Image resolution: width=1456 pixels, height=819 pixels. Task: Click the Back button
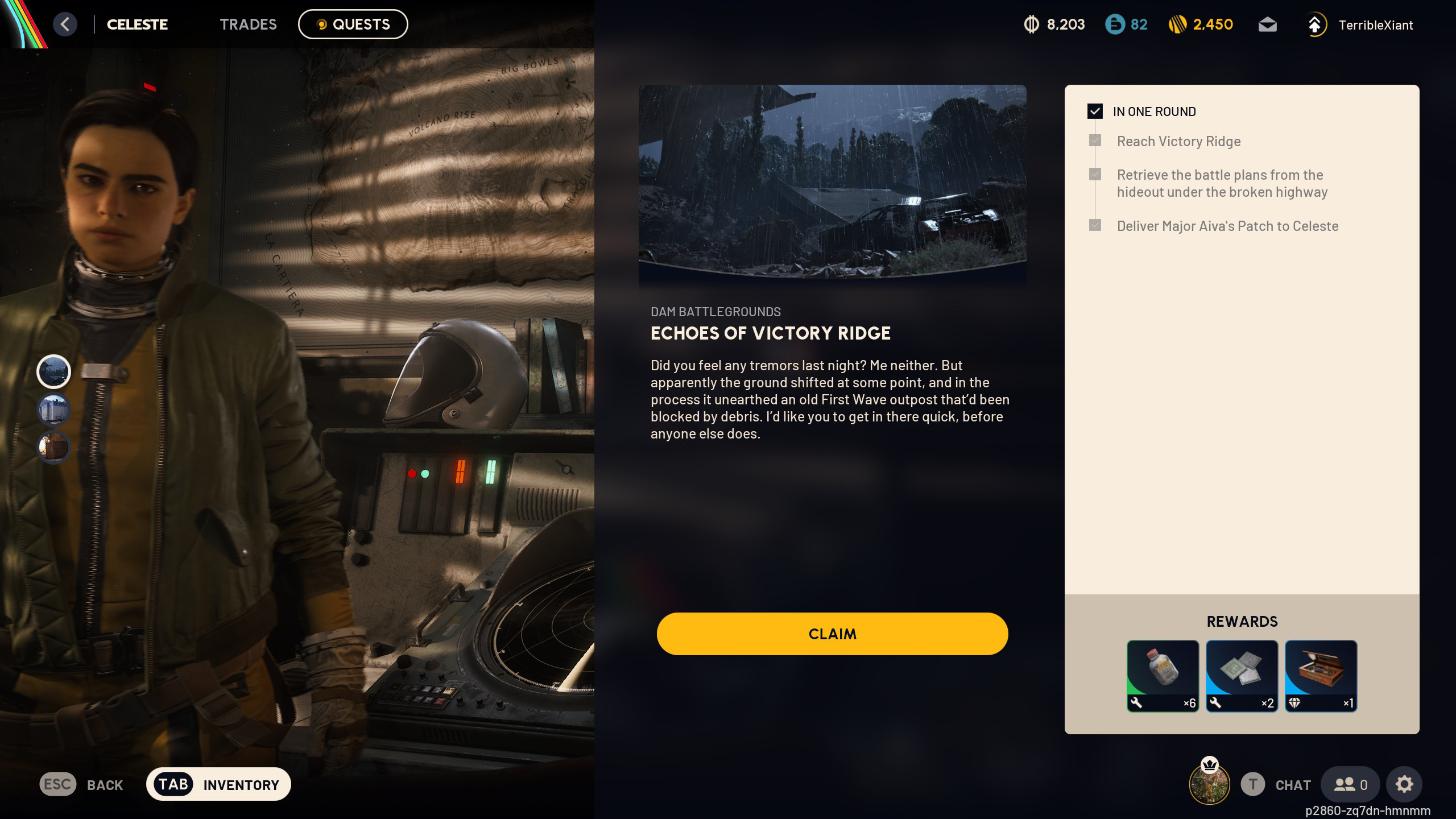[x=81, y=784]
